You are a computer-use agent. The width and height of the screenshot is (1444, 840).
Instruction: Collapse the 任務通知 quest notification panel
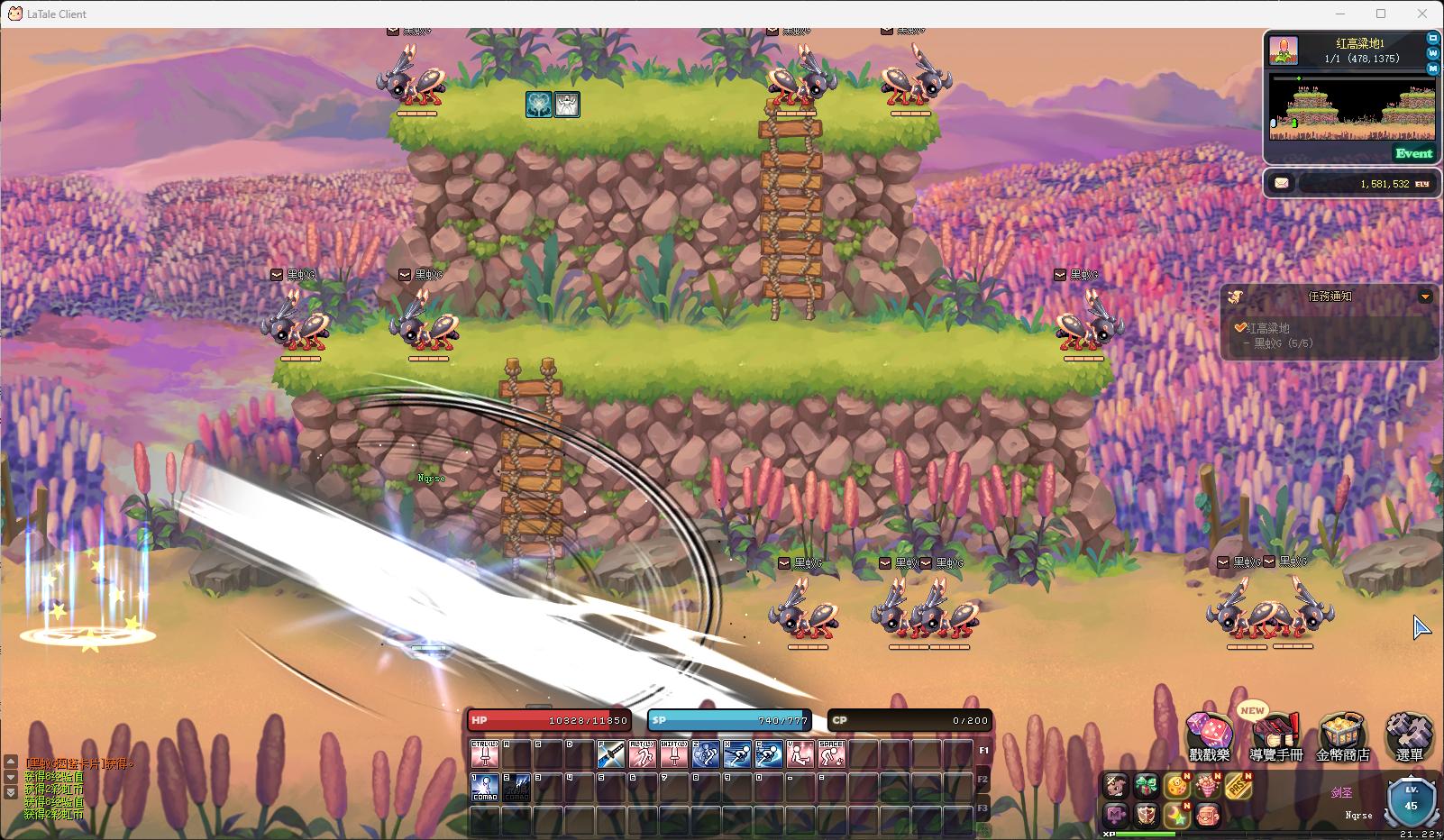(x=1425, y=297)
